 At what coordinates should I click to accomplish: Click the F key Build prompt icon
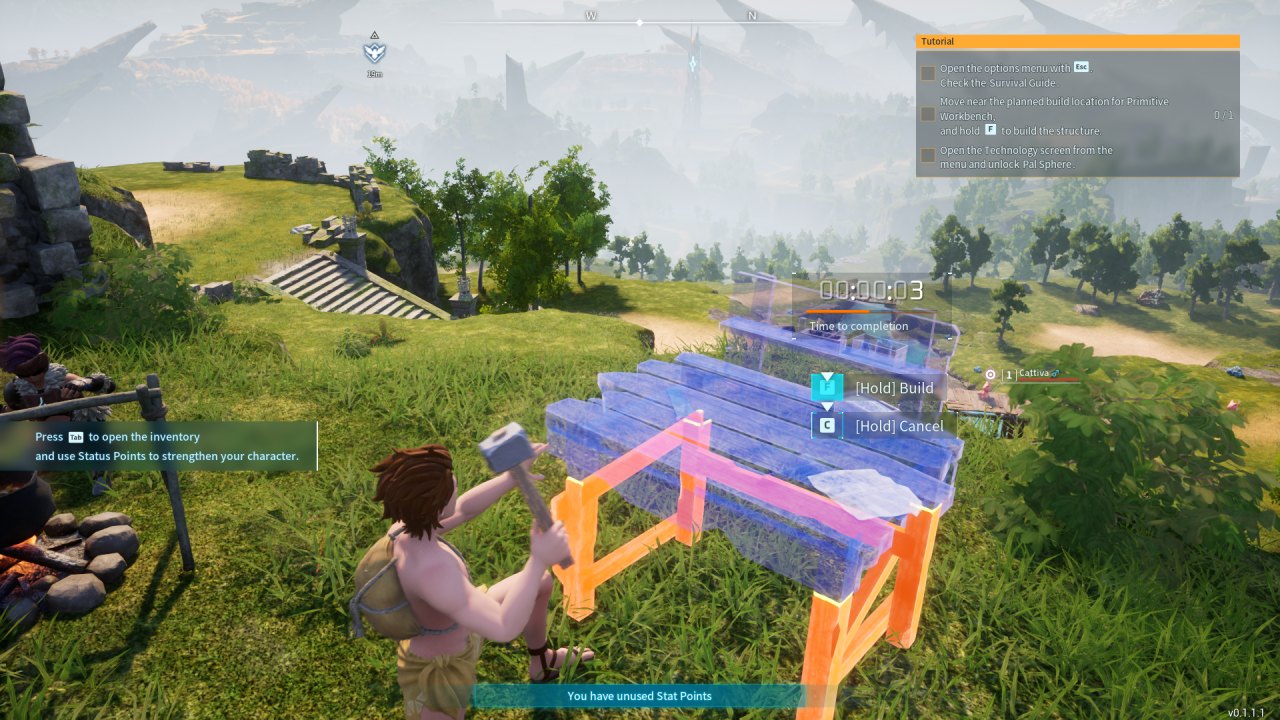pyautogui.click(x=828, y=388)
